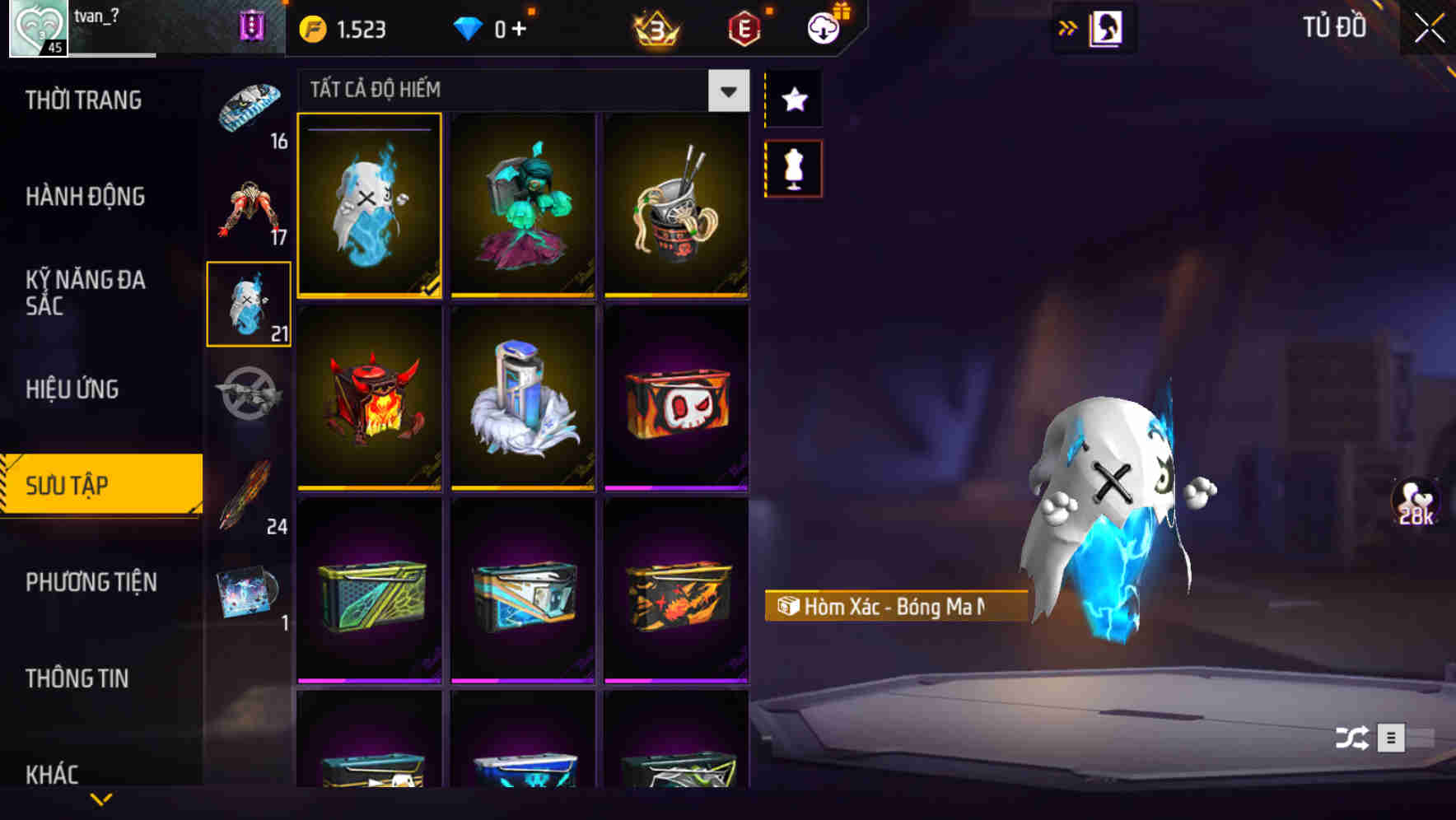Viewport: 1456px width, 820px height.
Task: Click the double-arrow expander near top right
Action: 1068,26
